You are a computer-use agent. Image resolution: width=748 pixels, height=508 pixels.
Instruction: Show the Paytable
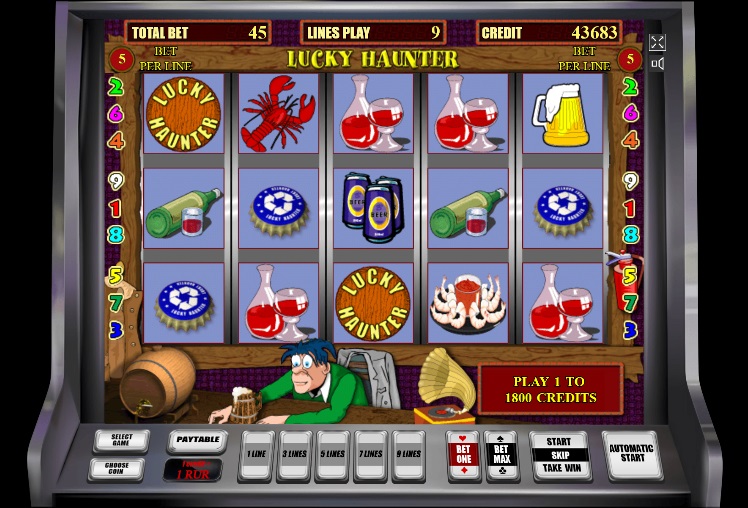[196, 440]
